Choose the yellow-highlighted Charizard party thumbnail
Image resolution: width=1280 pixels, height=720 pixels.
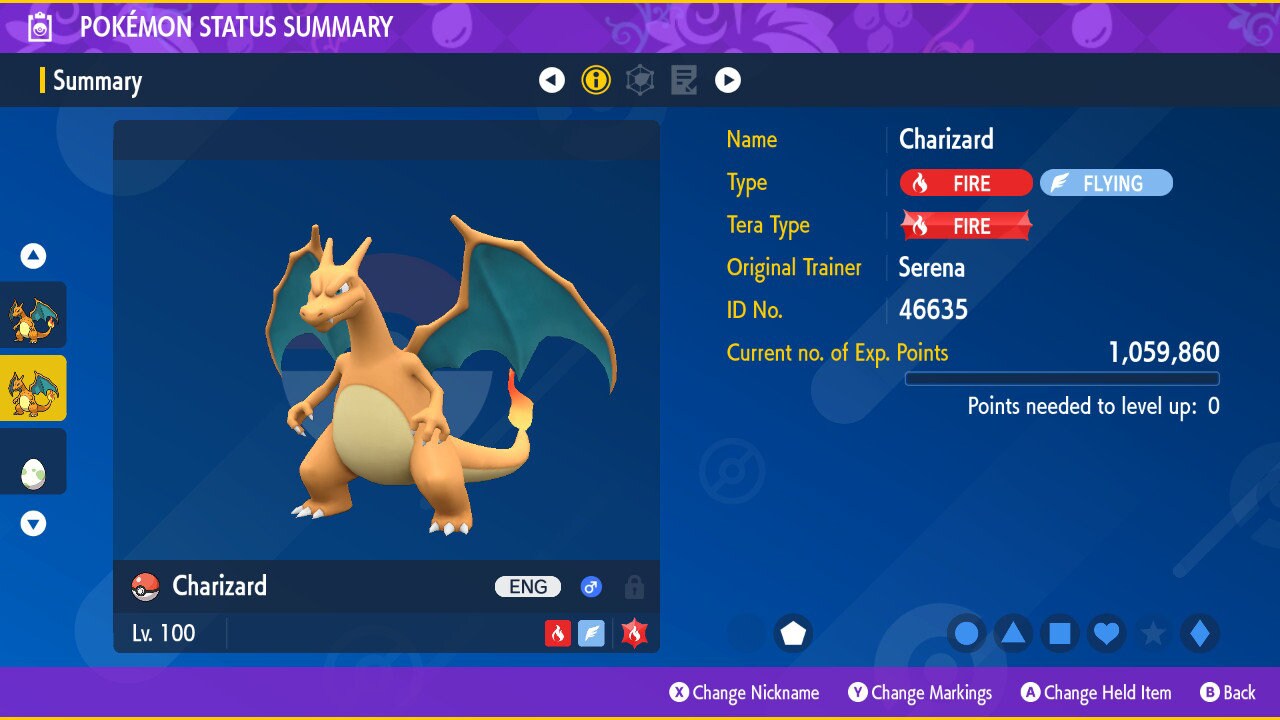34,388
